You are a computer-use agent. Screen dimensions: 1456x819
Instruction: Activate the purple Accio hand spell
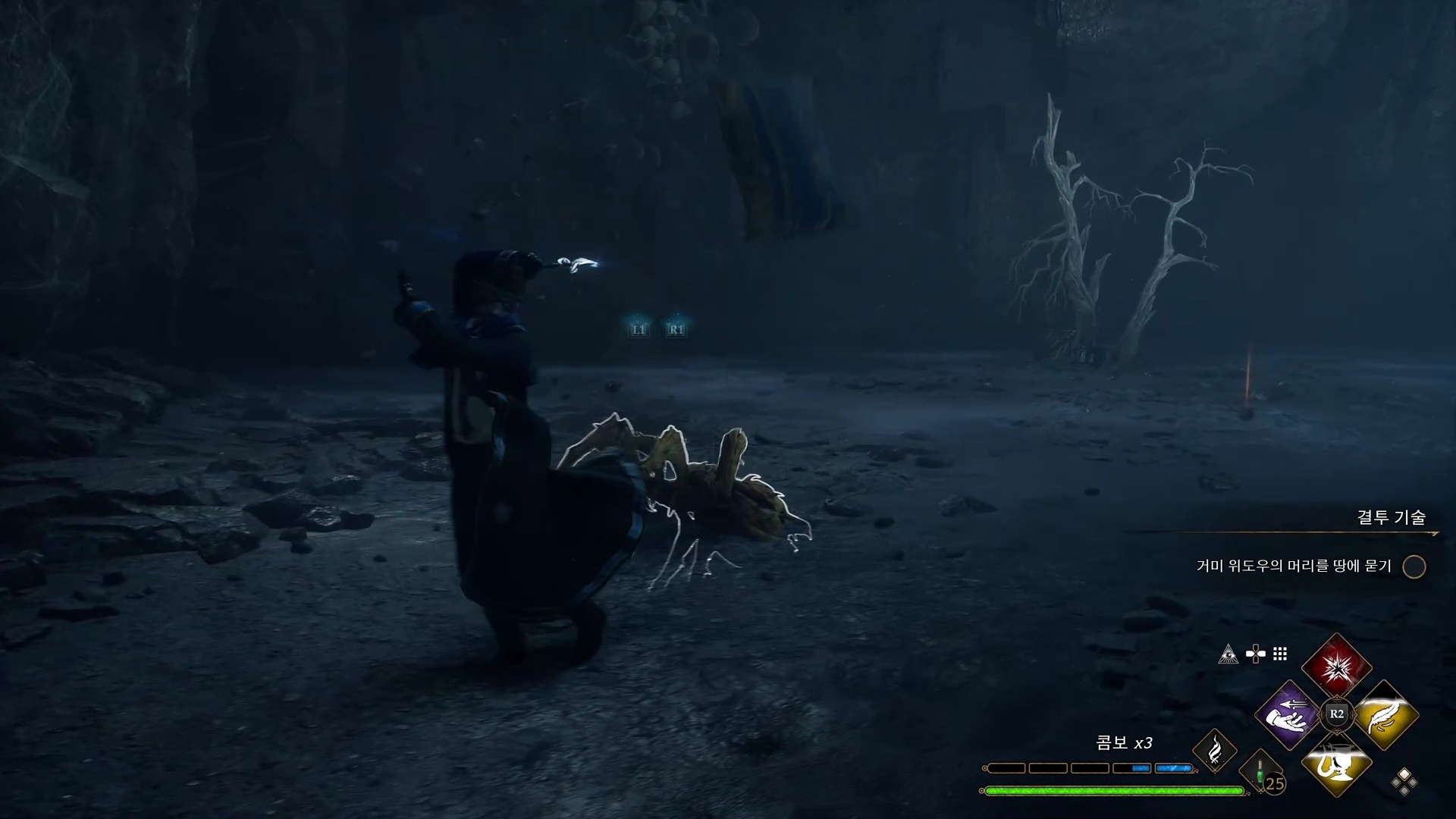click(x=1288, y=715)
